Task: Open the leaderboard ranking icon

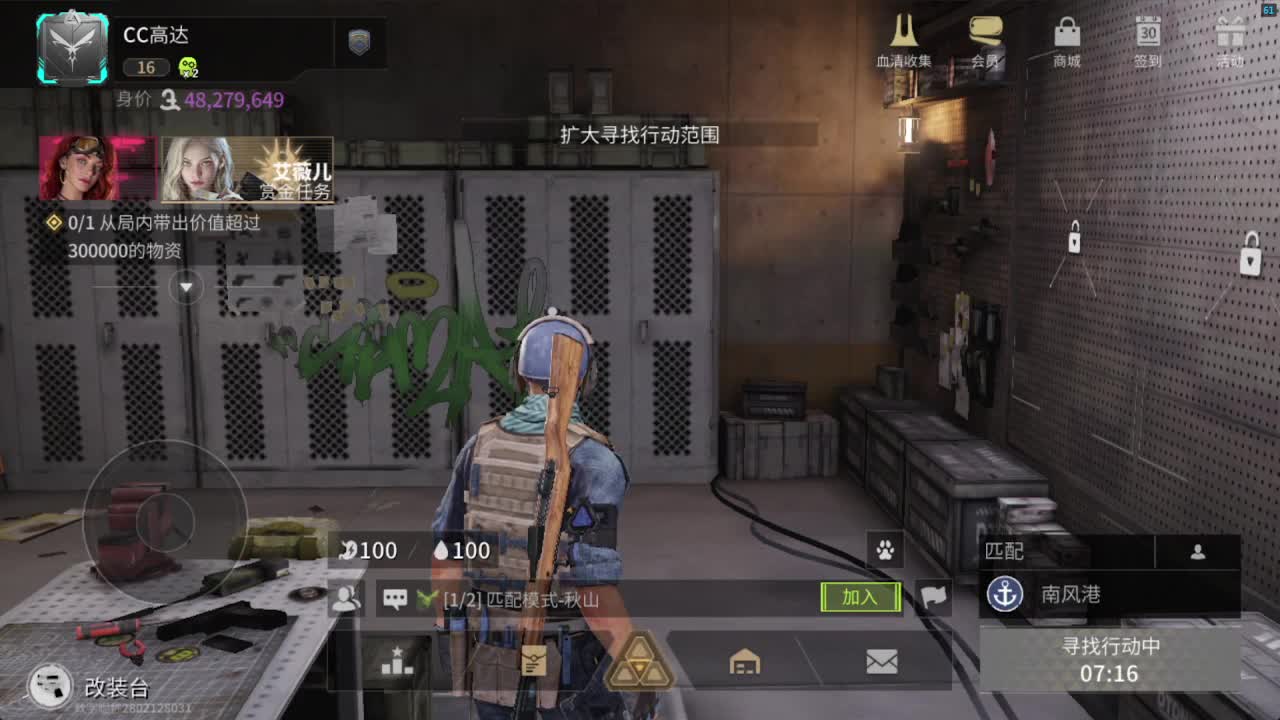Action: (x=397, y=662)
